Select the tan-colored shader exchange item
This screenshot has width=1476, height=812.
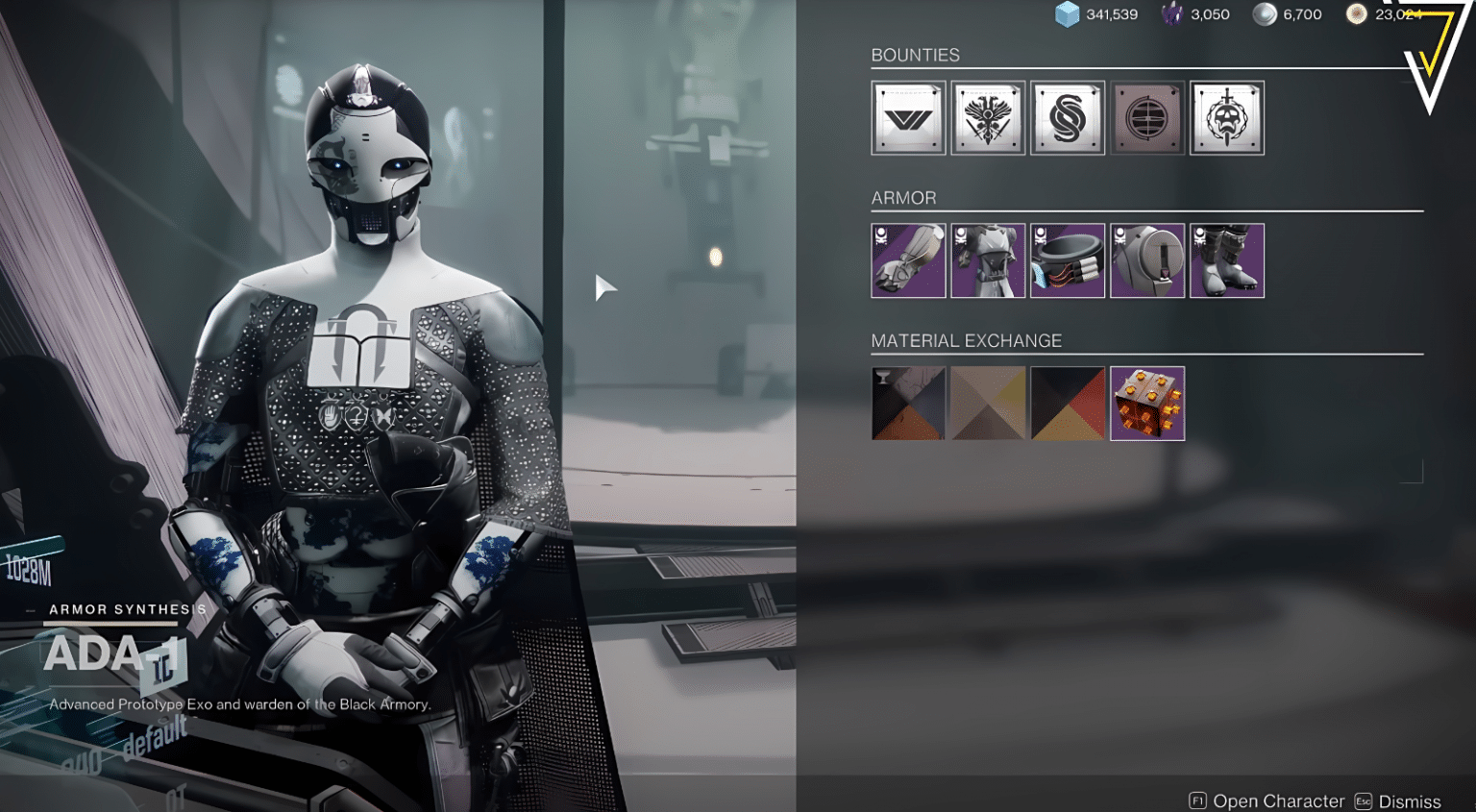point(987,403)
